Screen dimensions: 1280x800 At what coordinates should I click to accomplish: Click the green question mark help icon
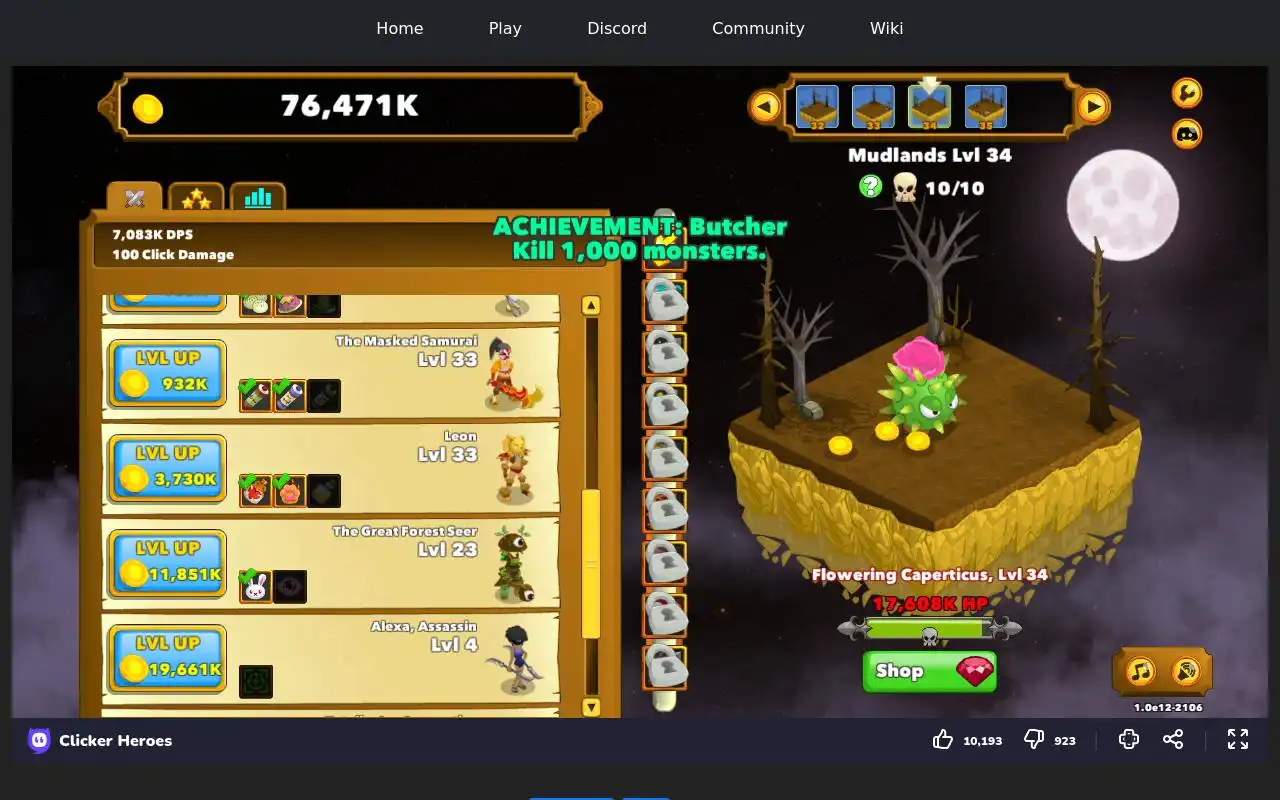pyautogui.click(x=871, y=186)
